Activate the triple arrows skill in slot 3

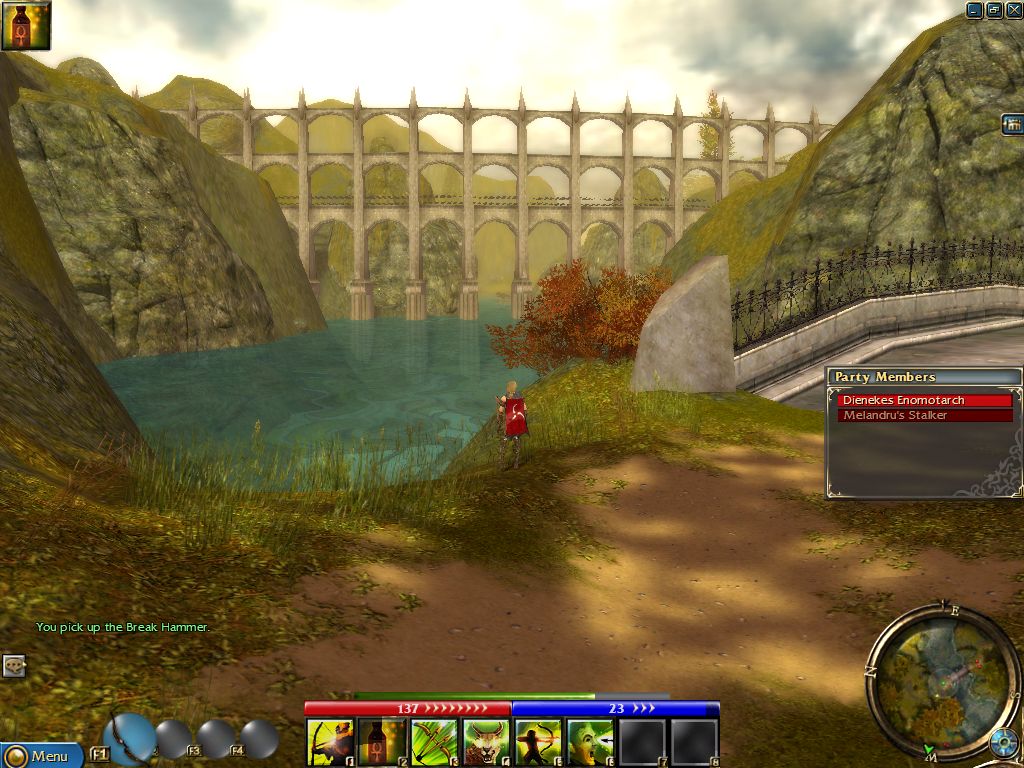[435, 743]
